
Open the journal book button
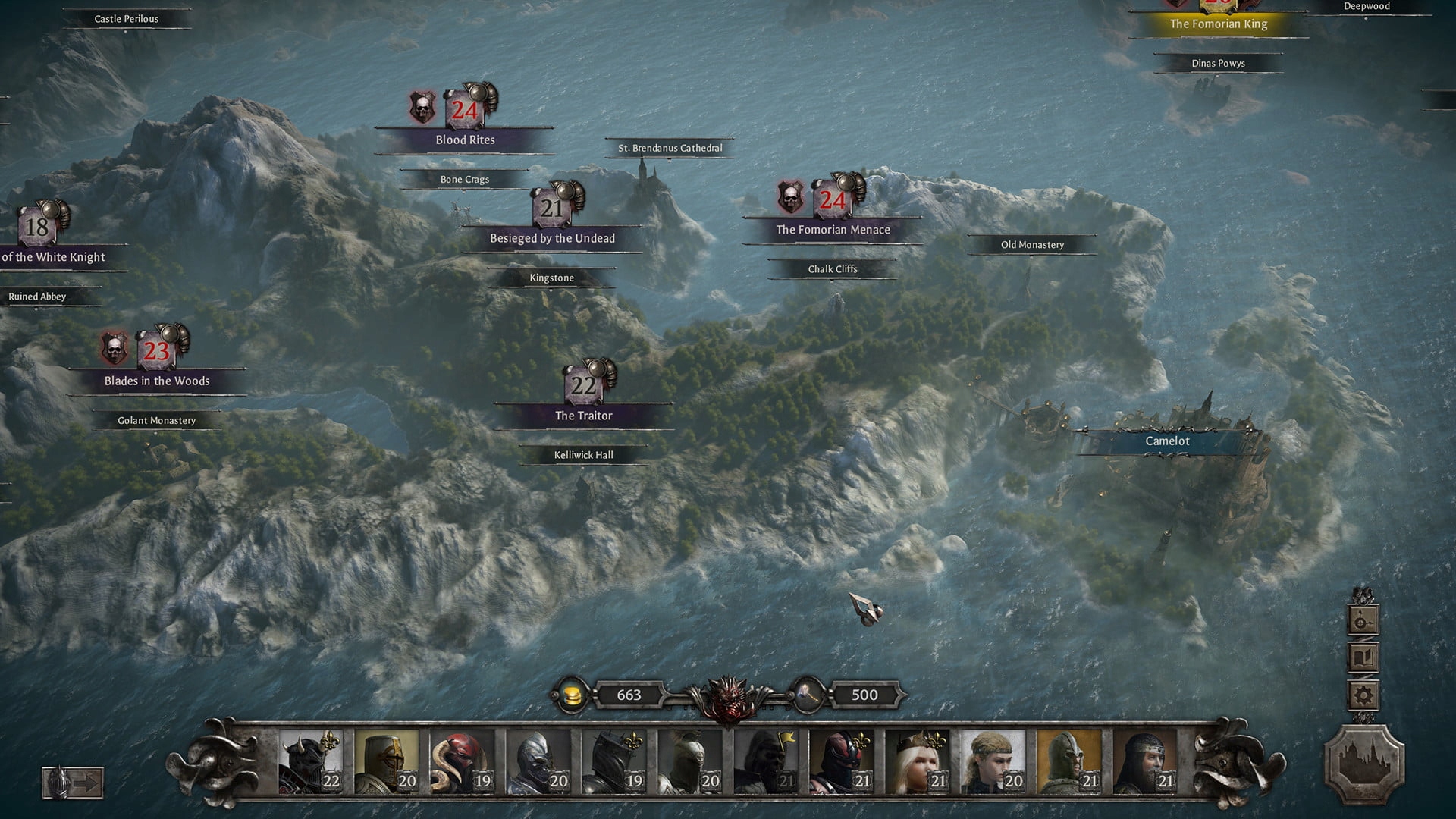click(1363, 657)
